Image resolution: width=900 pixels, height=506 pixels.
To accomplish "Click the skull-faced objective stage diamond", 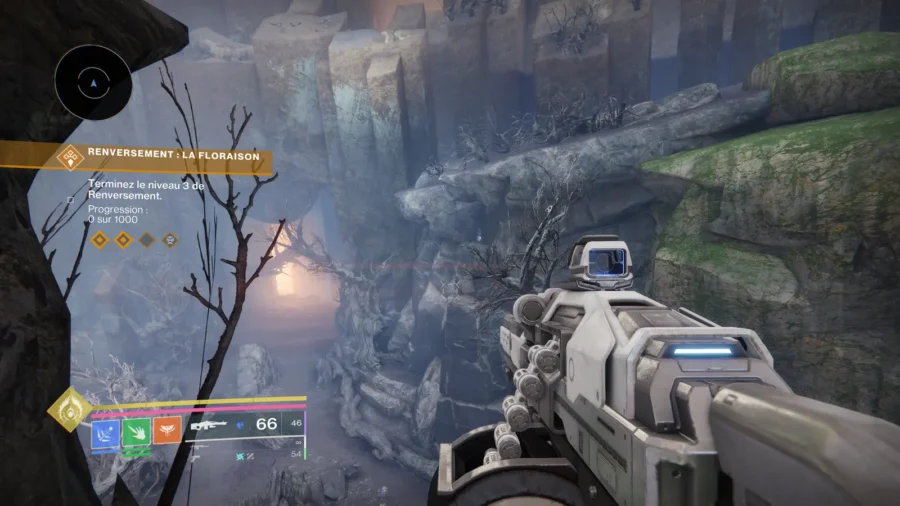I will pyautogui.click(x=170, y=240).
